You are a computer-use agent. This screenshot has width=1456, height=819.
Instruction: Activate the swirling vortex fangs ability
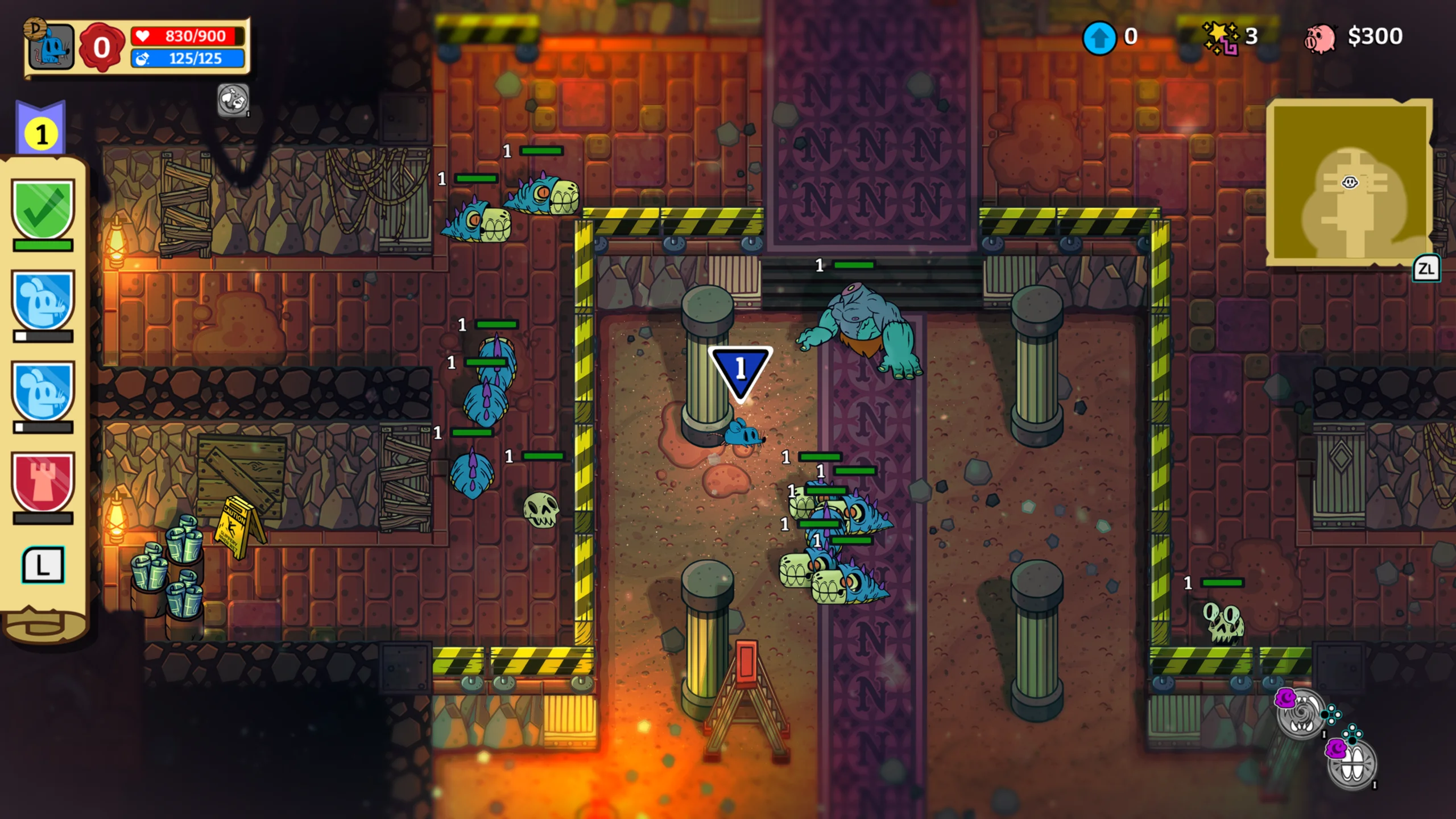point(1300,713)
